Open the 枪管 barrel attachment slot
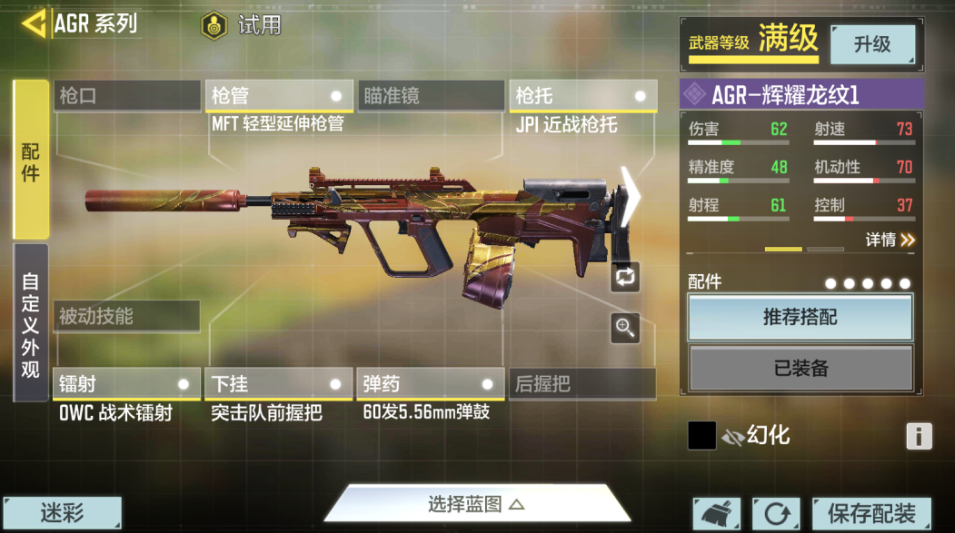This screenshot has width=955, height=533. [x=278, y=96]
